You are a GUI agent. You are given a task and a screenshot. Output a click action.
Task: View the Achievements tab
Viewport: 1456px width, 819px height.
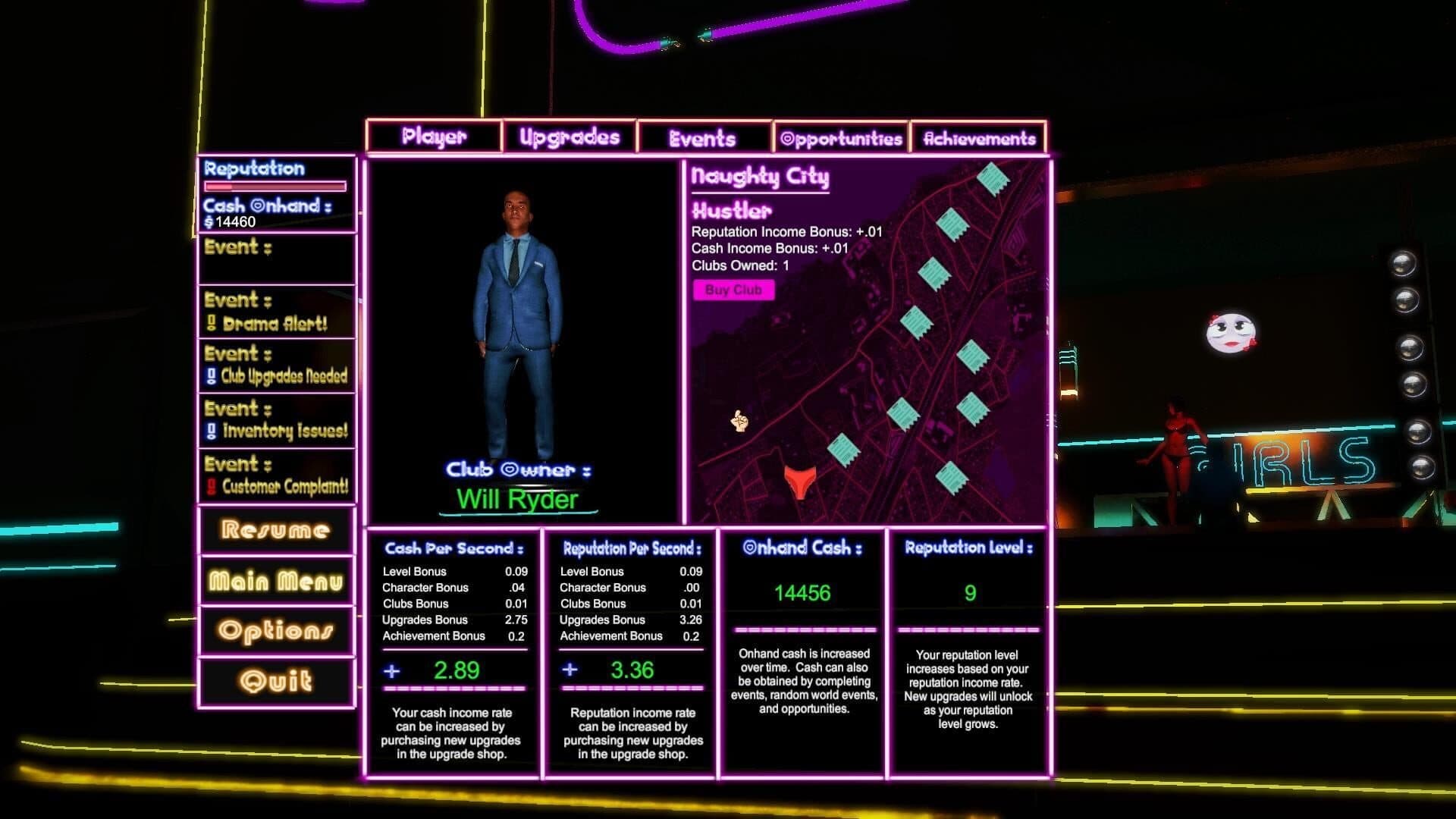pyautogui.click(x=979, y=138)
